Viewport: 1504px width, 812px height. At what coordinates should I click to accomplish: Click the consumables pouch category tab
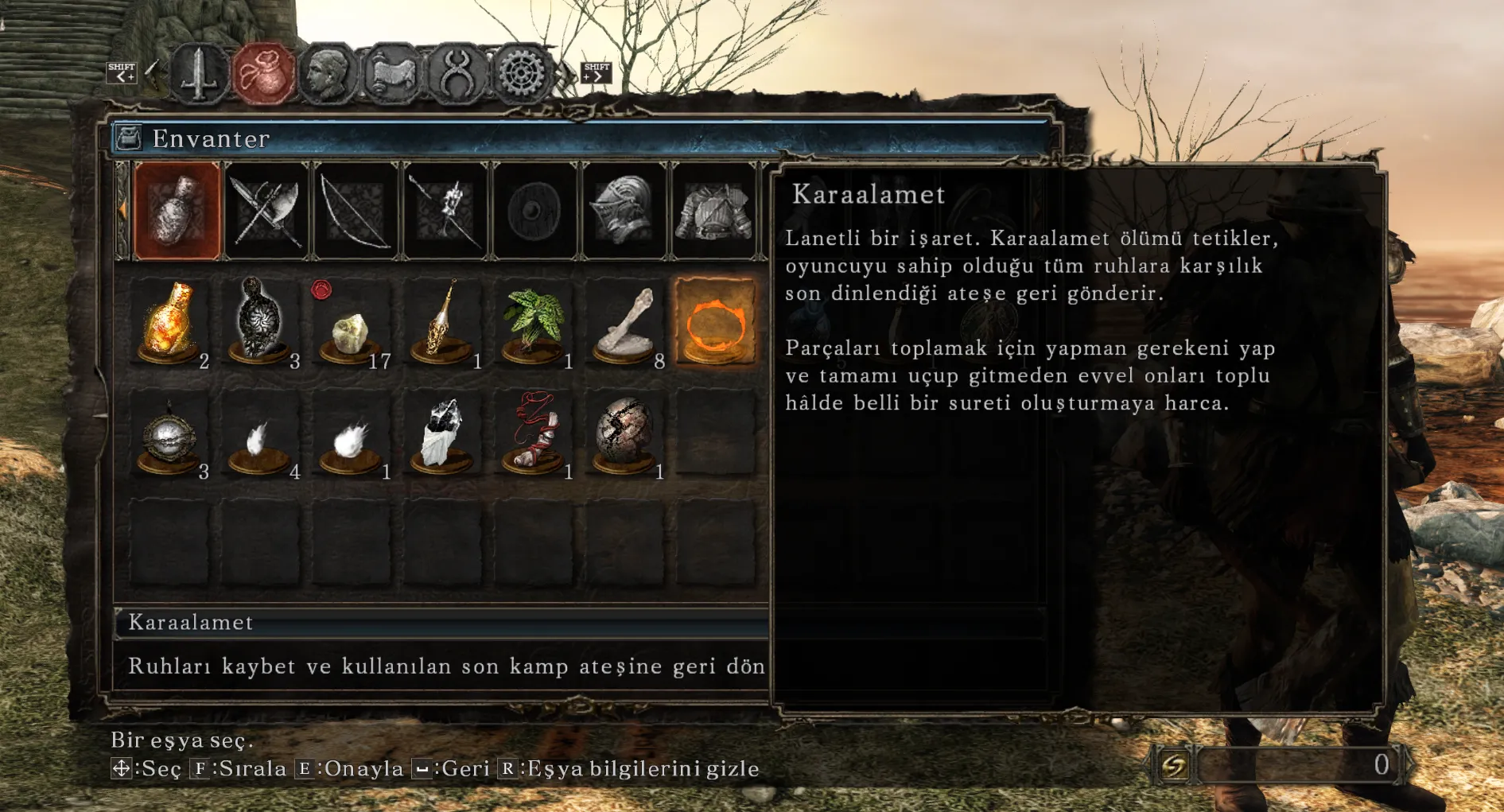[177, 211]
